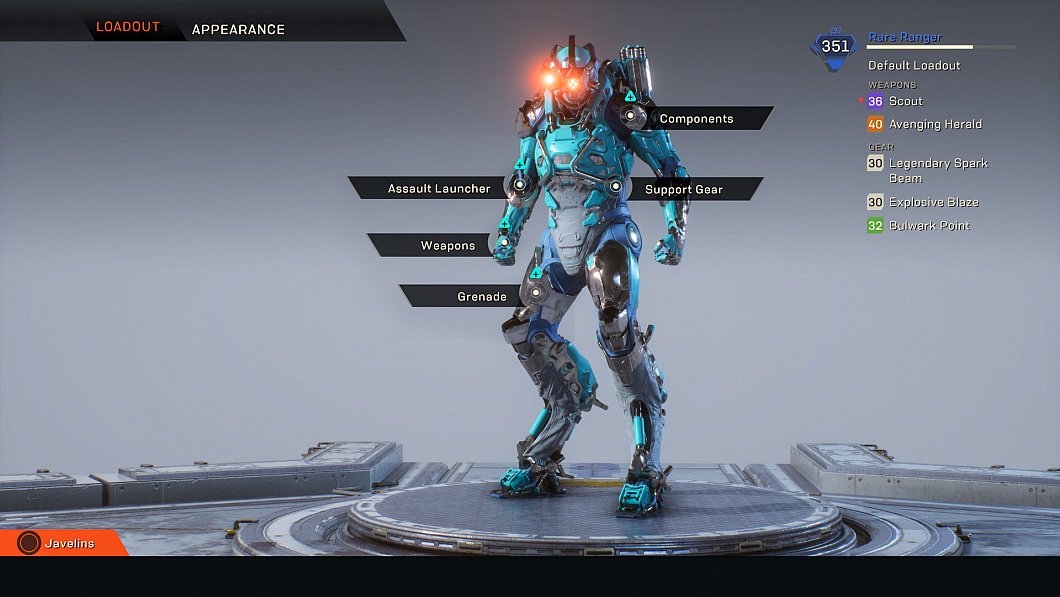The image size is (1060, 597).
Task: Choose the Assault Launcher gear slot
Action: click(439, 188)
